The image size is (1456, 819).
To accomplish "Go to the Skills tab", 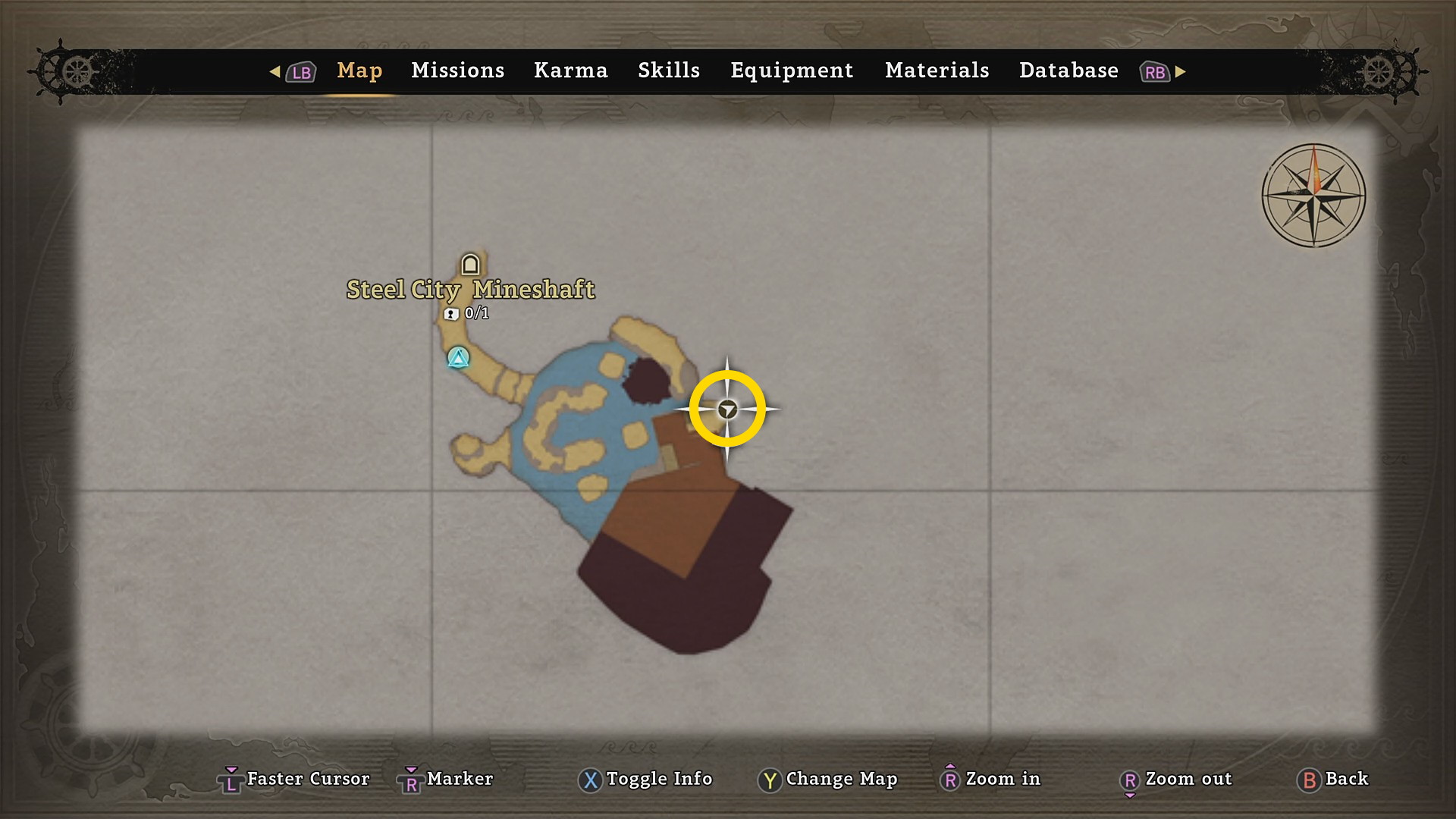I will tap(668, 71).
